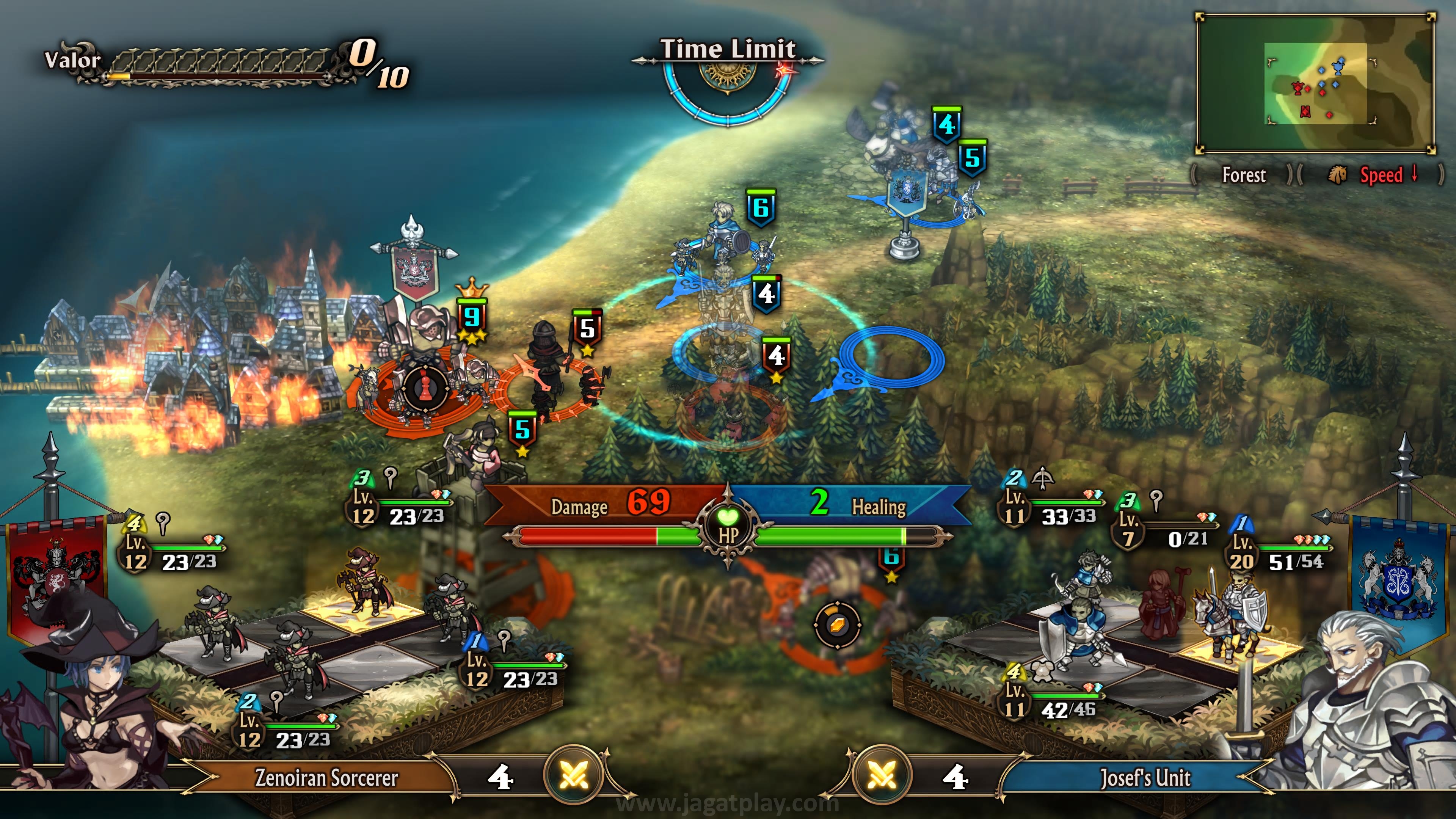Select the Josef's Unit name banner
This screenshot has height=819, width=1456.
click(x=1145, y=778)
